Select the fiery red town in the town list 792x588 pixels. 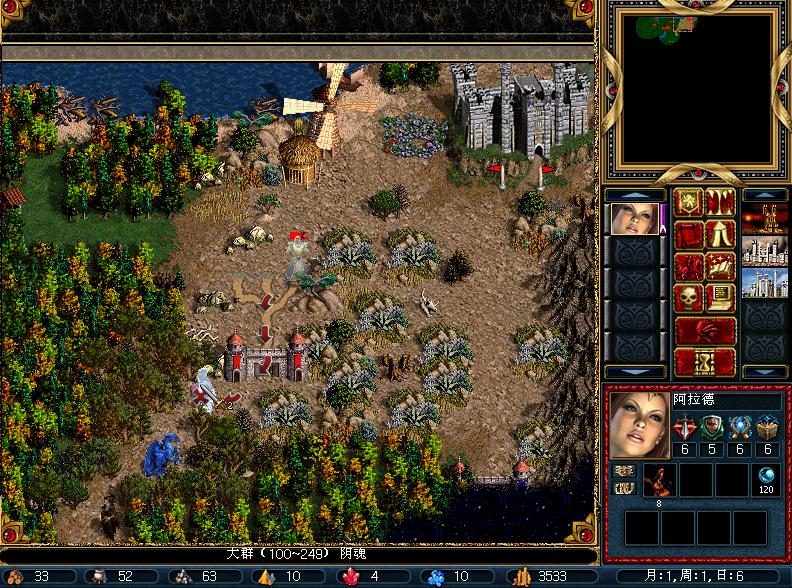(x=765, y=219)
